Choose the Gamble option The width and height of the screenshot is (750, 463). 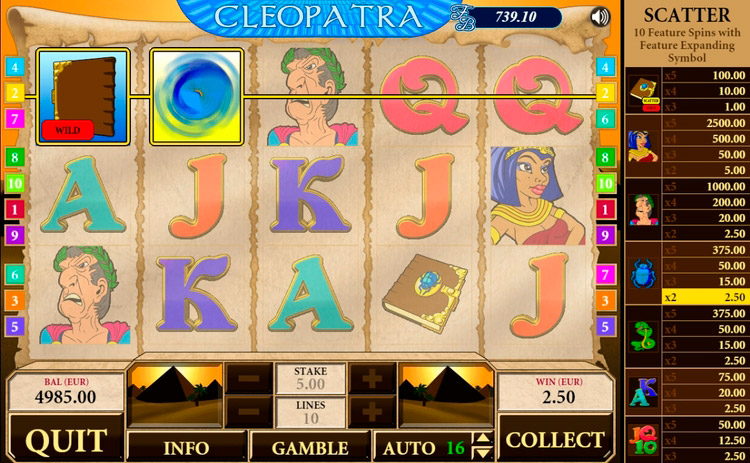click(x=310, y=446)
